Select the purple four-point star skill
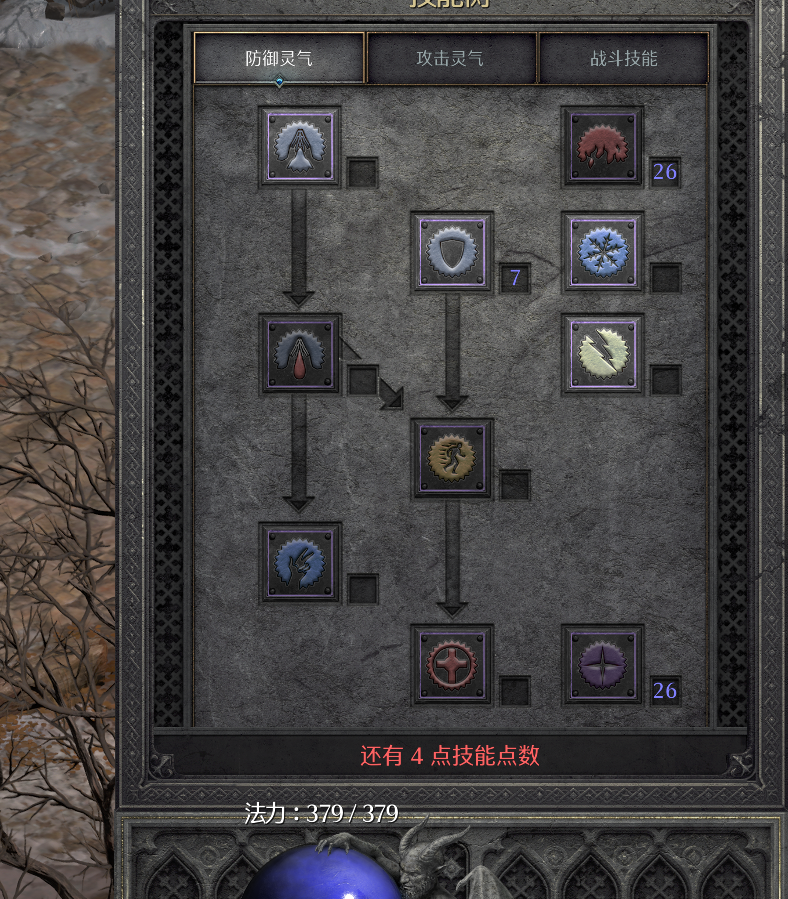The height and width of the screenshot is (899, 788). coord(602,665)
